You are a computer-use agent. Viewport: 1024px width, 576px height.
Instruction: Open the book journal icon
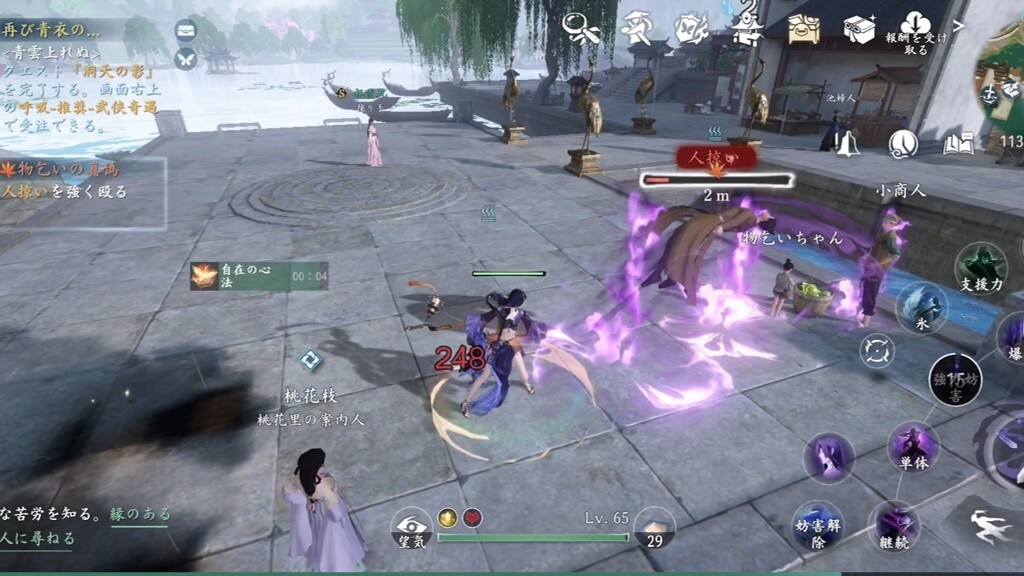[x=957, y=145]
